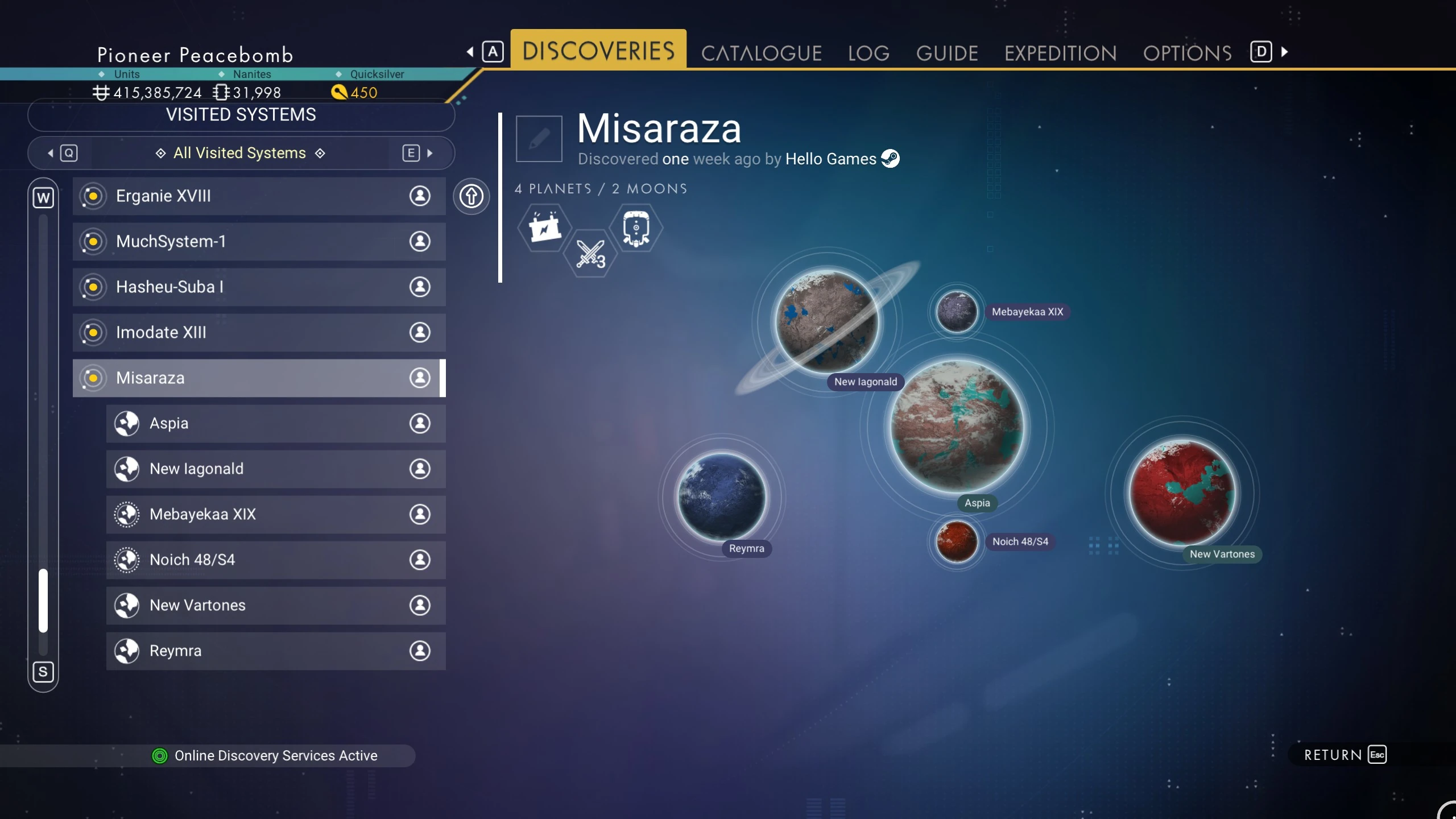The height and width of the screenshot is (819, 1456).
Task: Select the Reymra planet list row
Action: [276, 651]
